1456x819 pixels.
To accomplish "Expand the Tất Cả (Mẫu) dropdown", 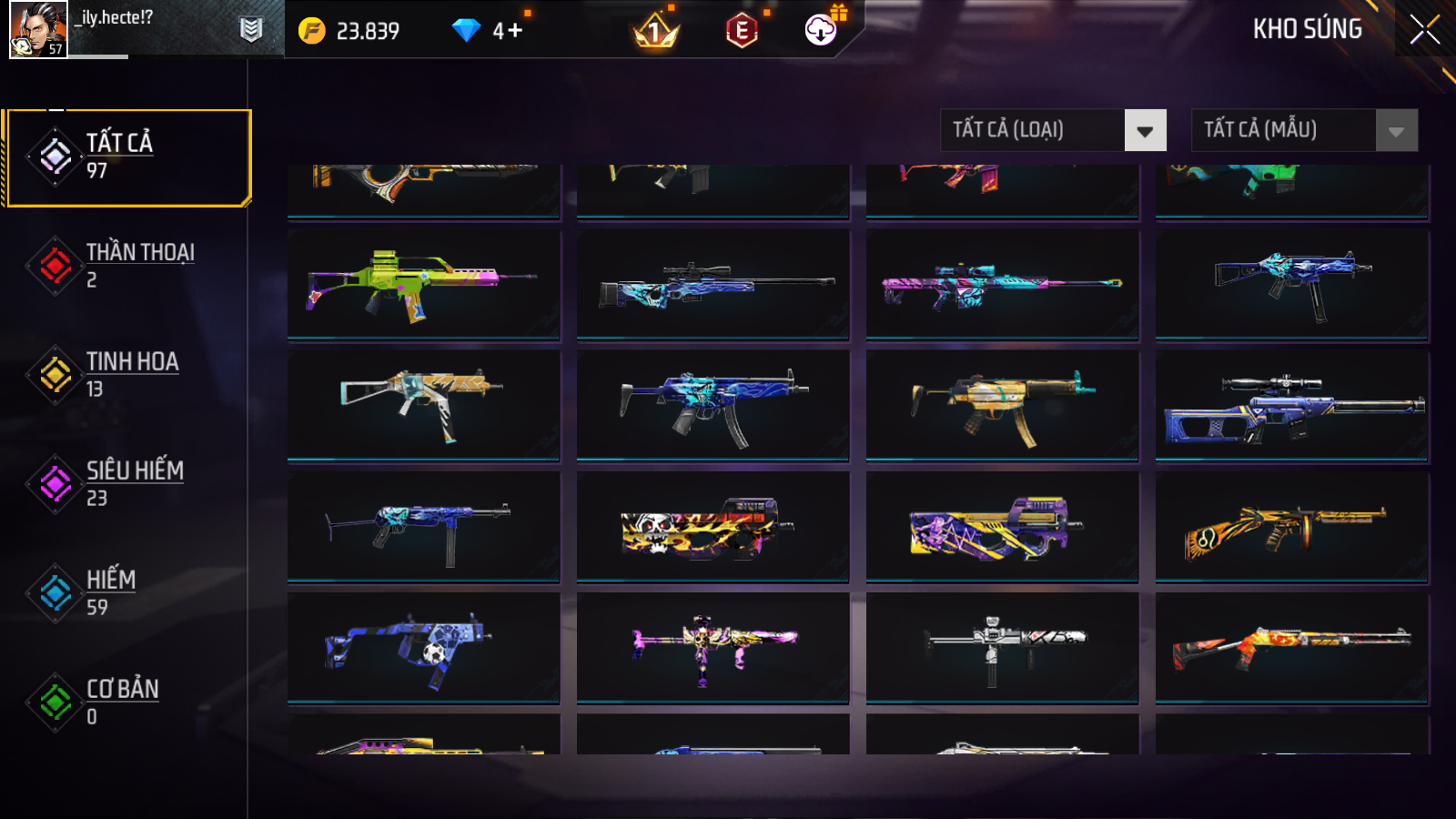I will [1304, 130].
